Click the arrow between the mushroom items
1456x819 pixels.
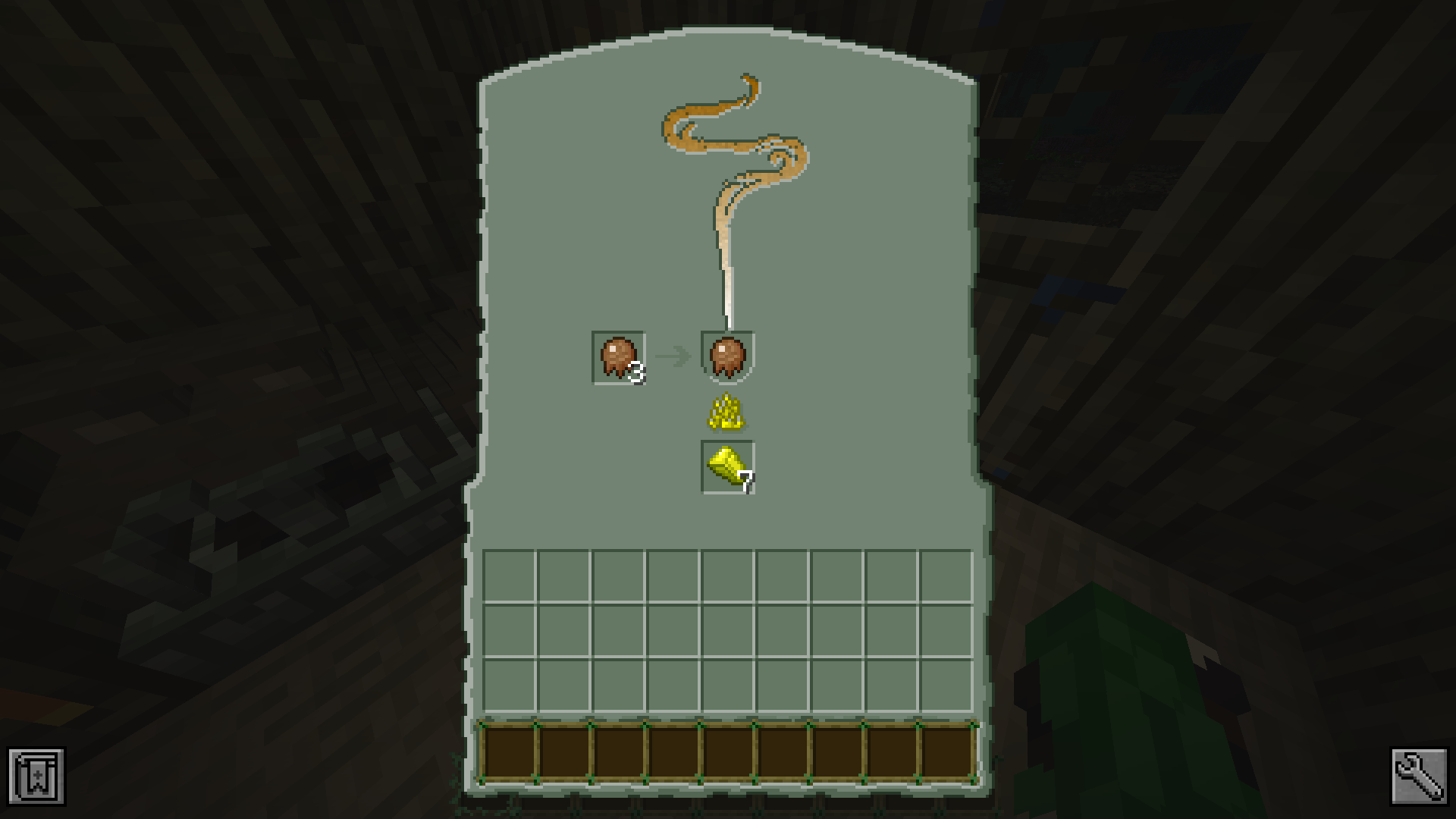tap(675, 354)
